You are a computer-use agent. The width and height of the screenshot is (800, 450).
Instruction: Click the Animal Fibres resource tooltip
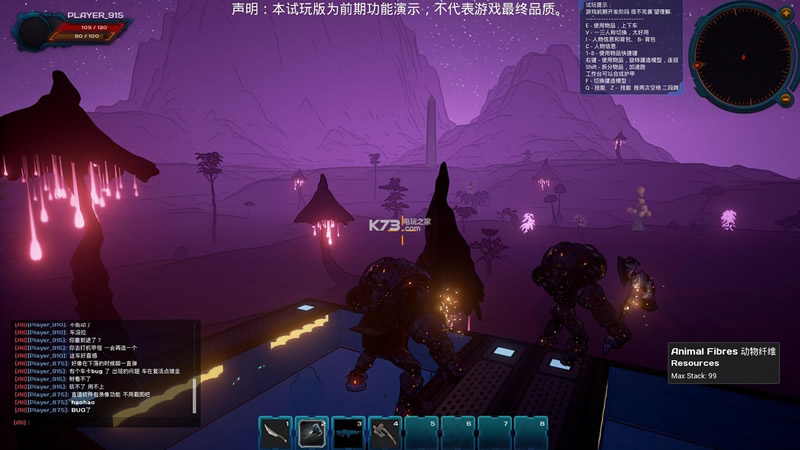tap(723, 363)
